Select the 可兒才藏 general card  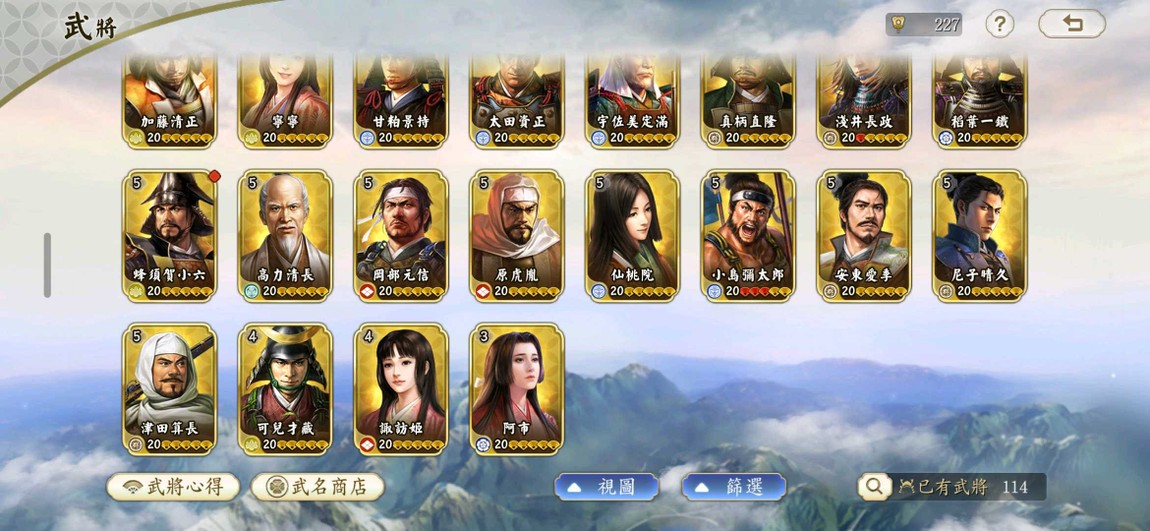point(286,388)
